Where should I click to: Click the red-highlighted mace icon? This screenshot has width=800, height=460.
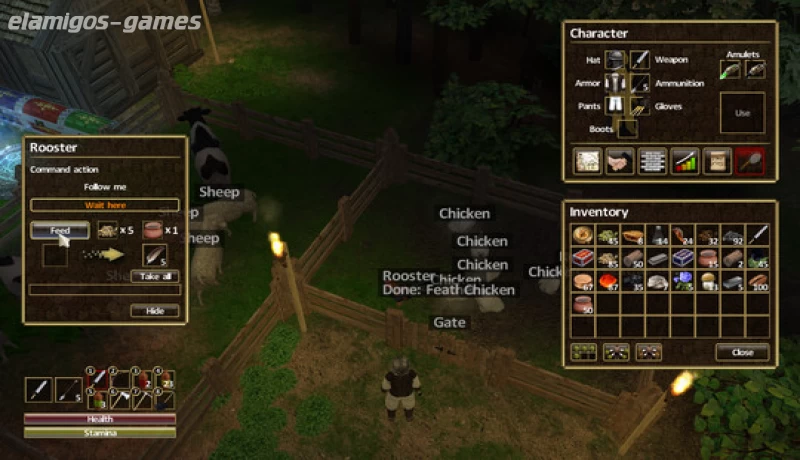[x=749, y=161]
